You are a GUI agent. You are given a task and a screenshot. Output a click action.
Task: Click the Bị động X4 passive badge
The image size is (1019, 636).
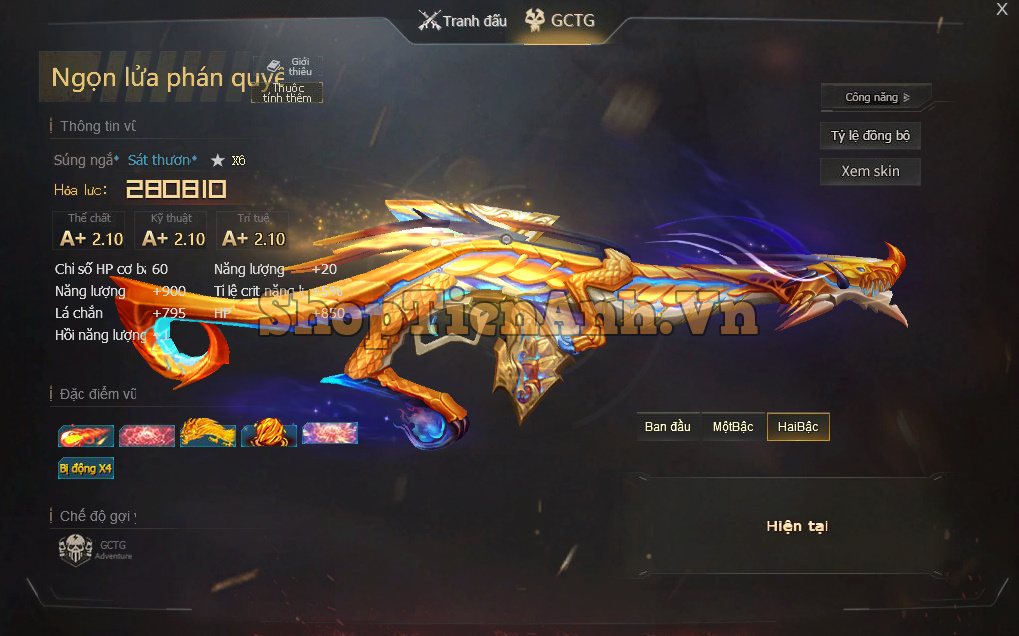coord(86,467)
